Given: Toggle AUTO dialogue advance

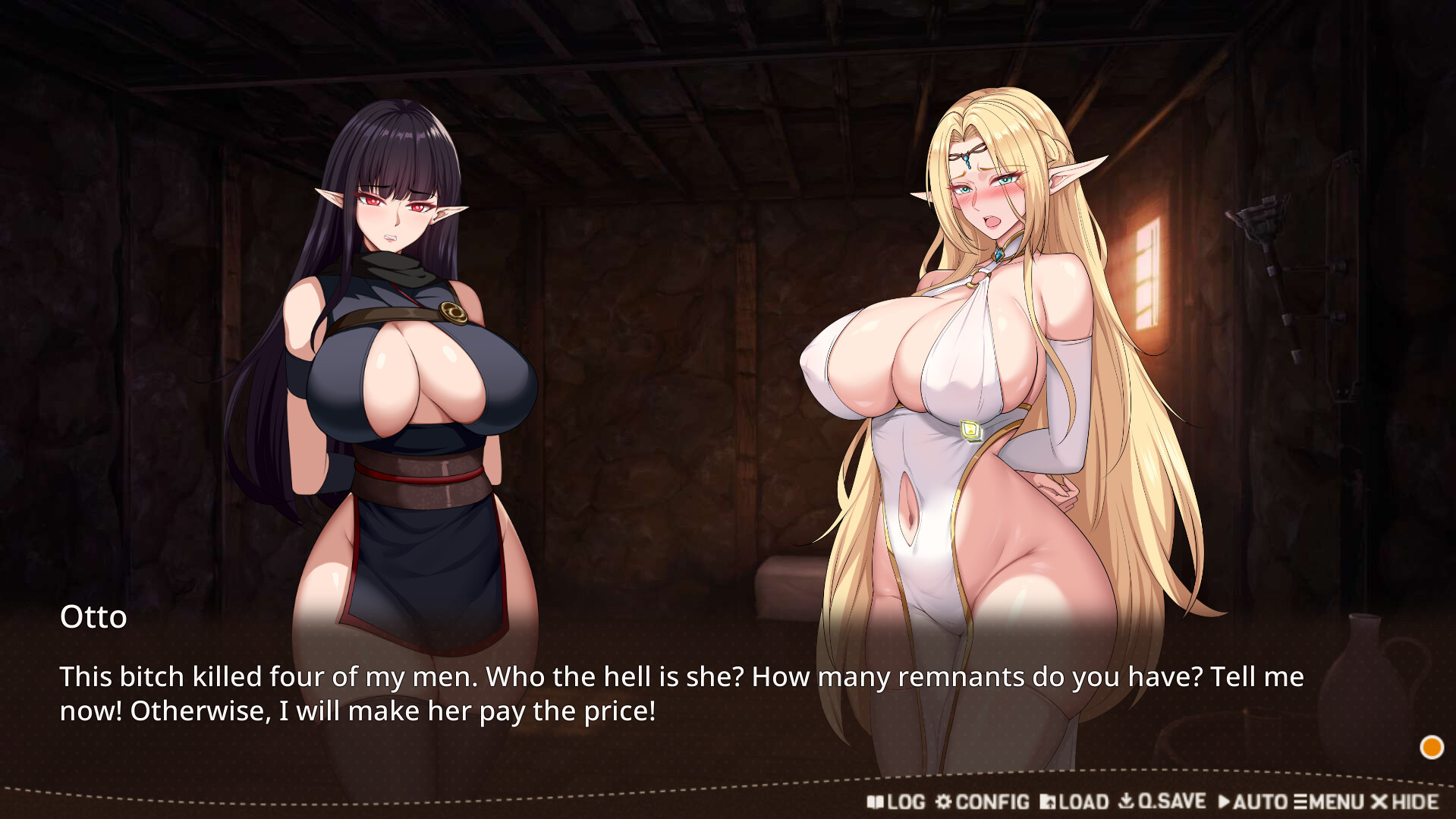Looking at the screenshot, I should [x=1252, y=802].
